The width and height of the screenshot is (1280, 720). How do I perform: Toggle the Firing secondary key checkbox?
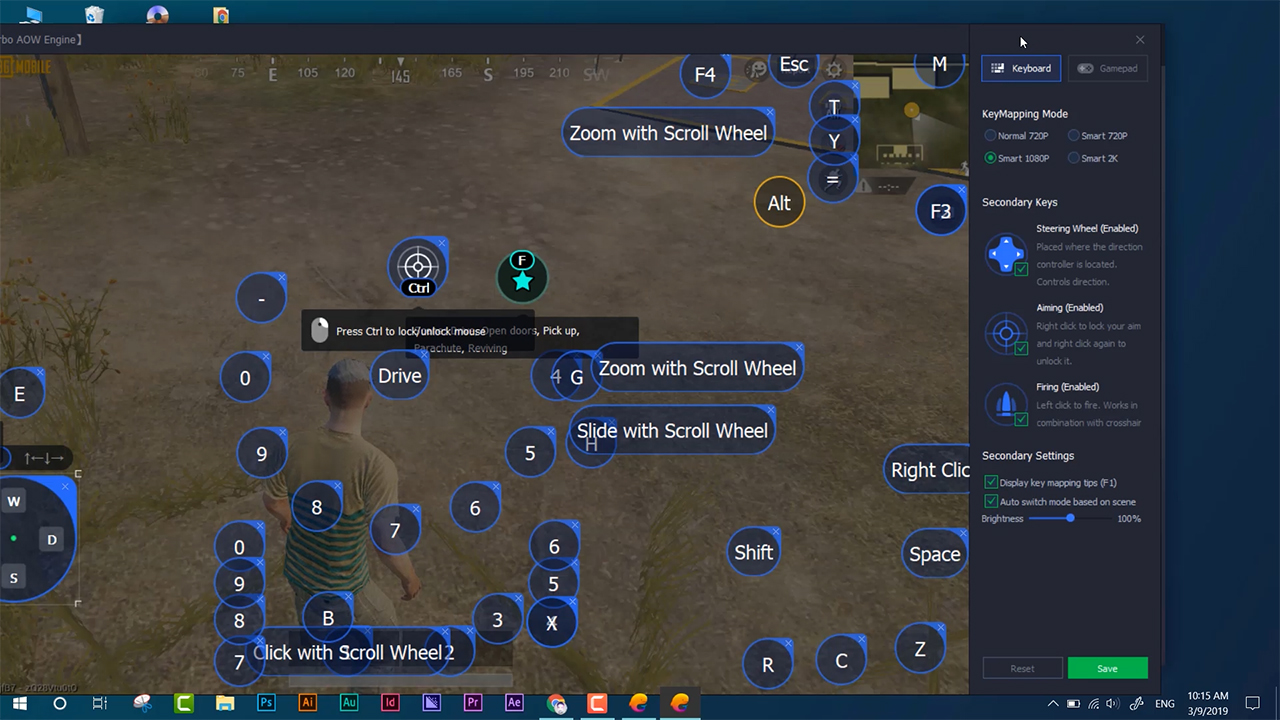pyautogui.click(x=1021, y=419)
